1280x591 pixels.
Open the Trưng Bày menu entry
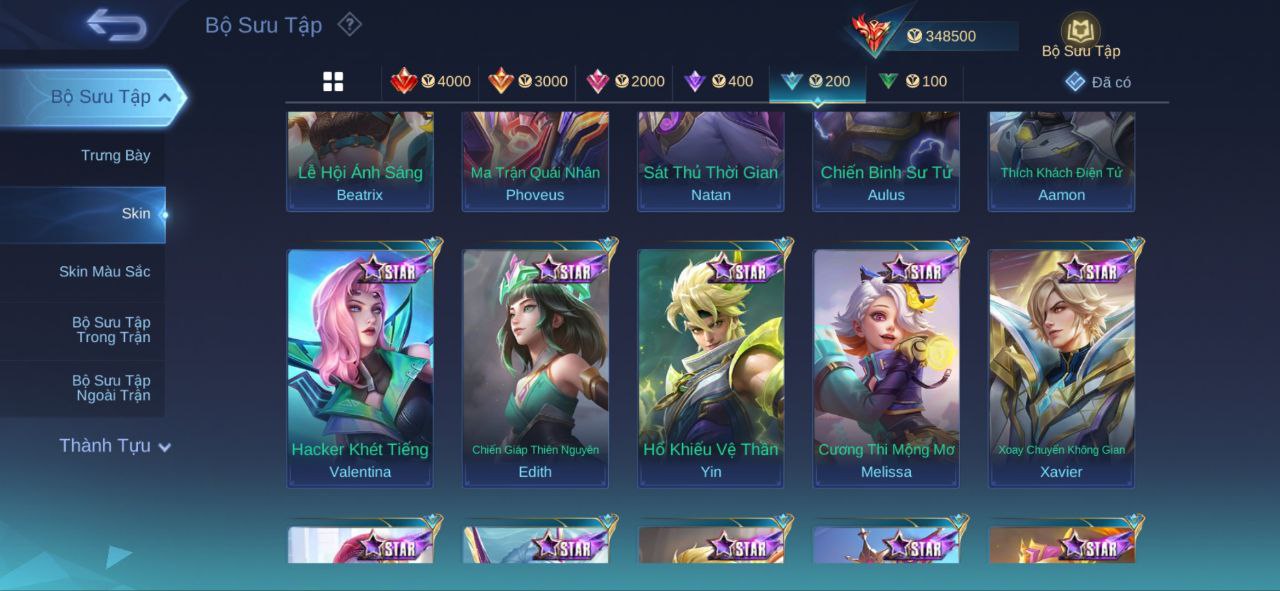pos(115,156)
